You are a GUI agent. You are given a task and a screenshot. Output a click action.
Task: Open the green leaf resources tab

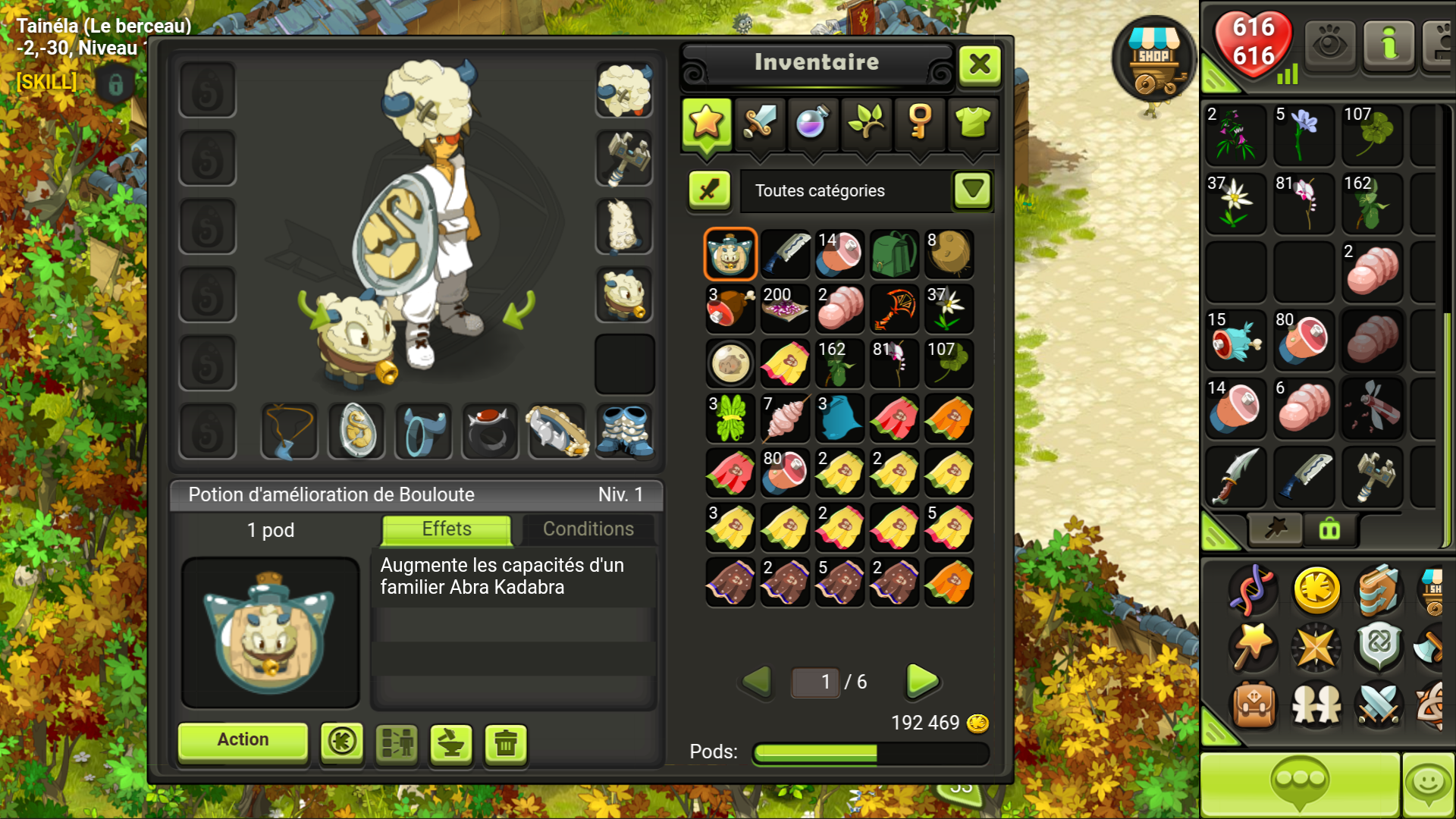coord(866,121)
